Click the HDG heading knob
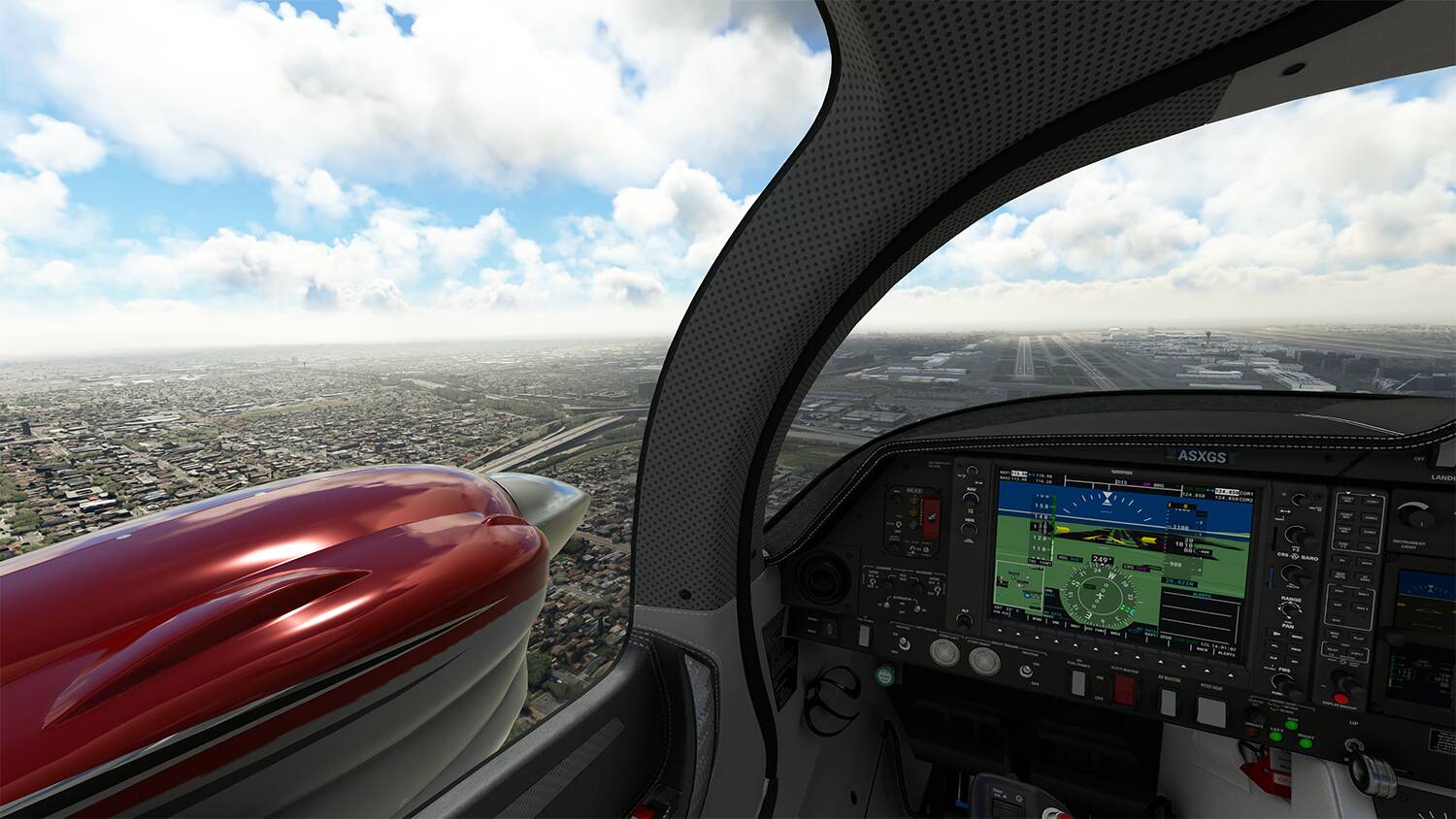Viewport: 1456px width, 819px height. [971, 528]
